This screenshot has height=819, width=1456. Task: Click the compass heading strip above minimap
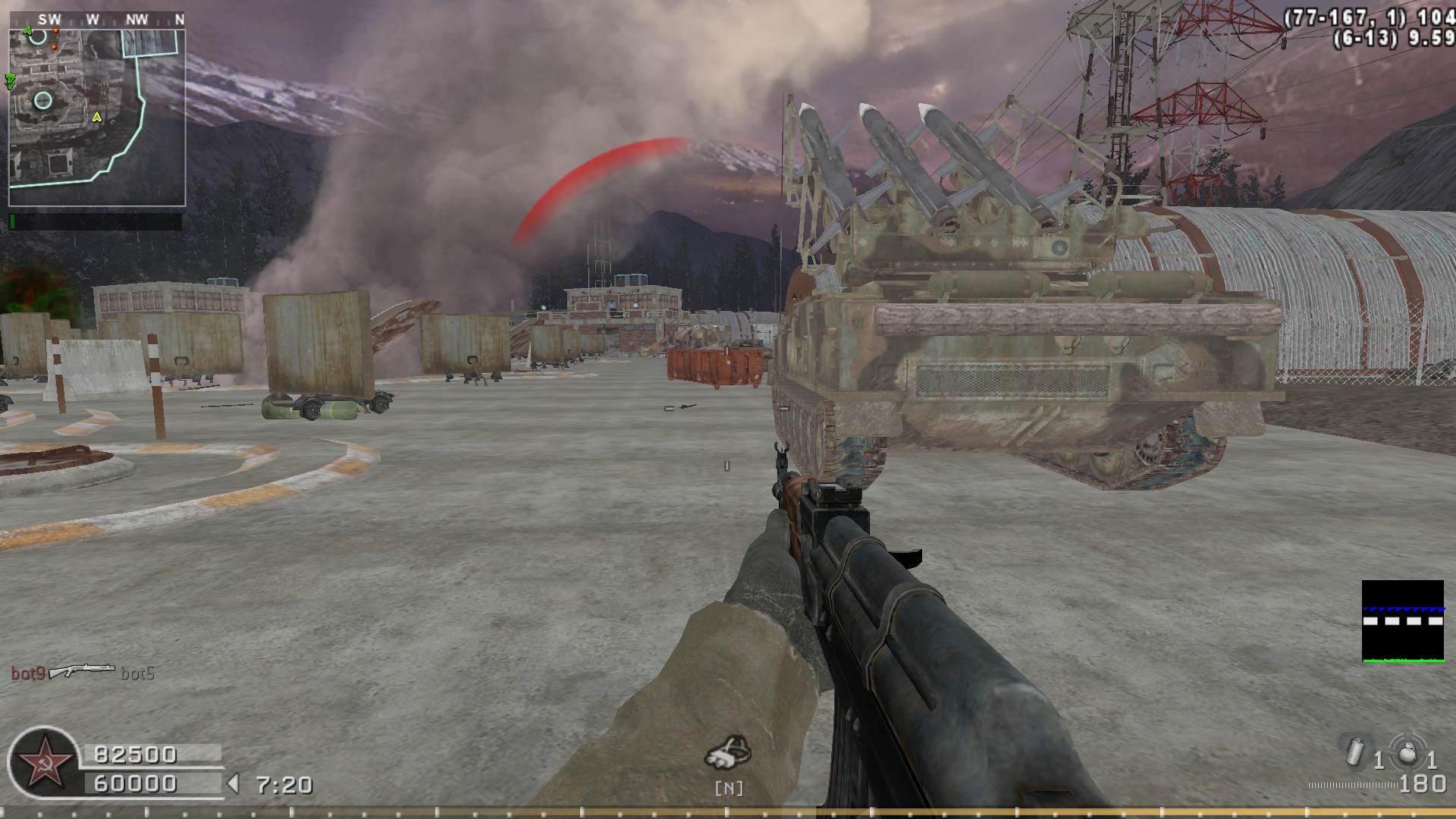click(x=97, y=20)
